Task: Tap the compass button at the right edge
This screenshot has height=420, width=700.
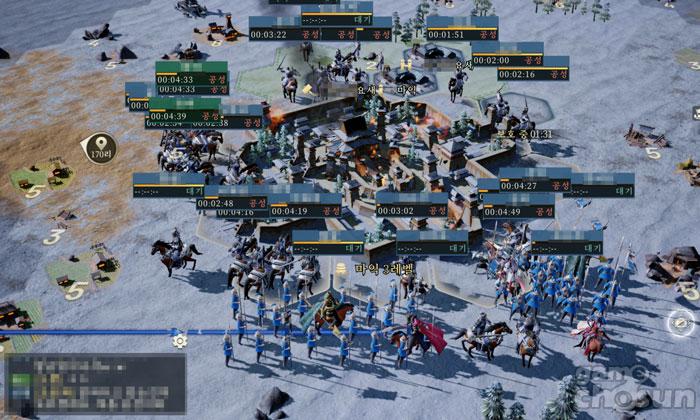Action: [x=682, y=323]
